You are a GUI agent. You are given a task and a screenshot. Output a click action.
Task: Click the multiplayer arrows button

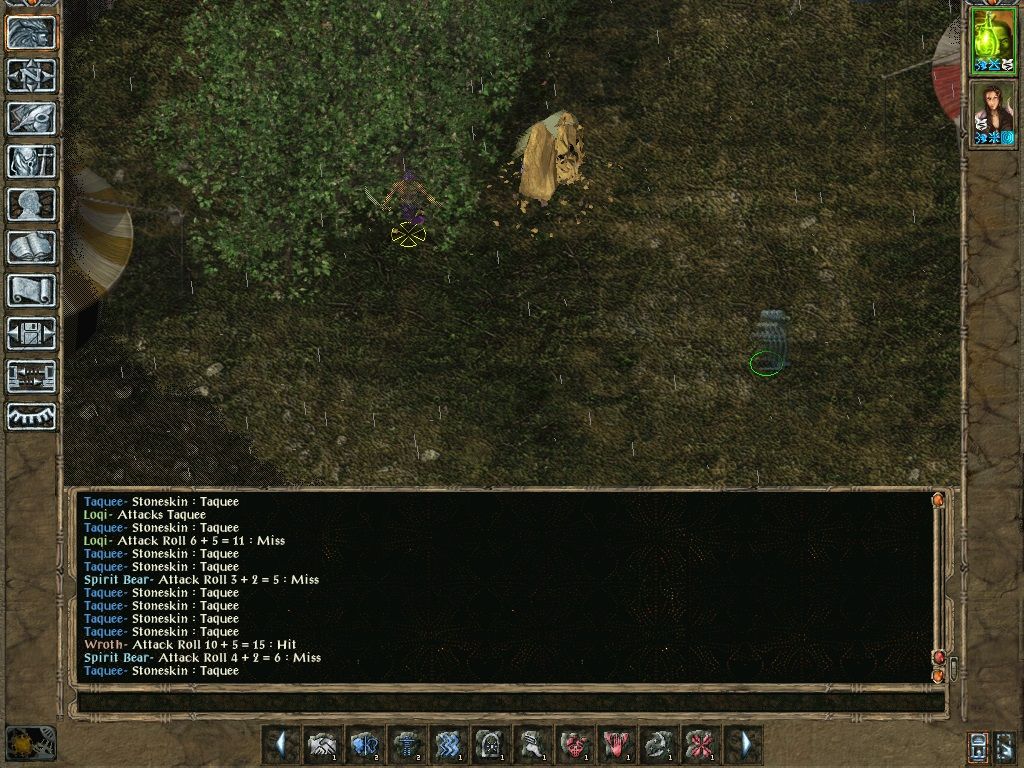tap(31, 376)
